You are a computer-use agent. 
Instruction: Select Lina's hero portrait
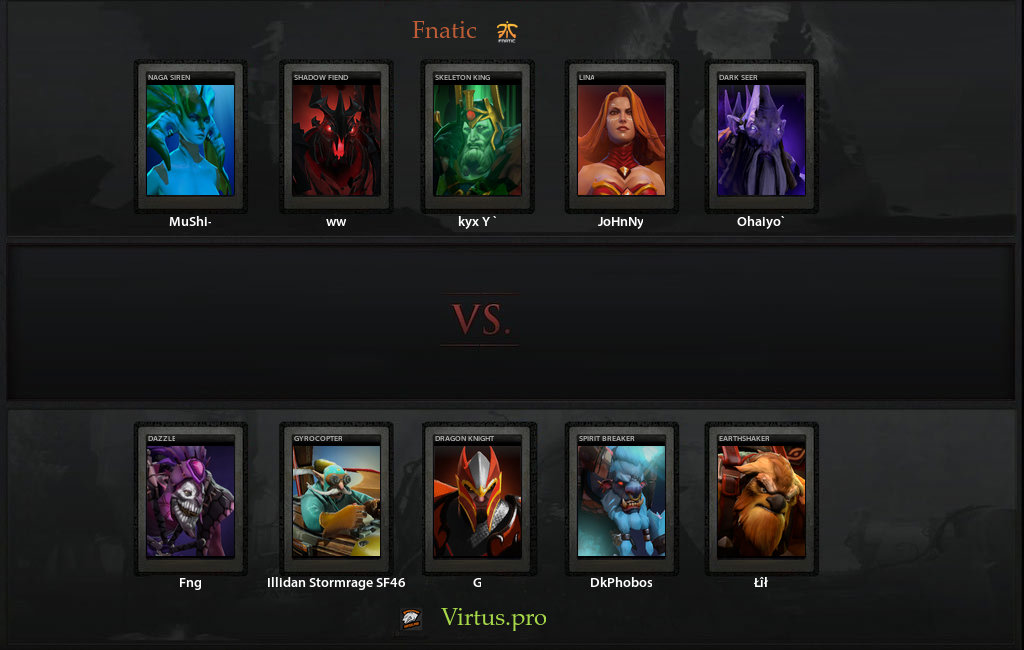pyautogui.click(x=621, y=138)
